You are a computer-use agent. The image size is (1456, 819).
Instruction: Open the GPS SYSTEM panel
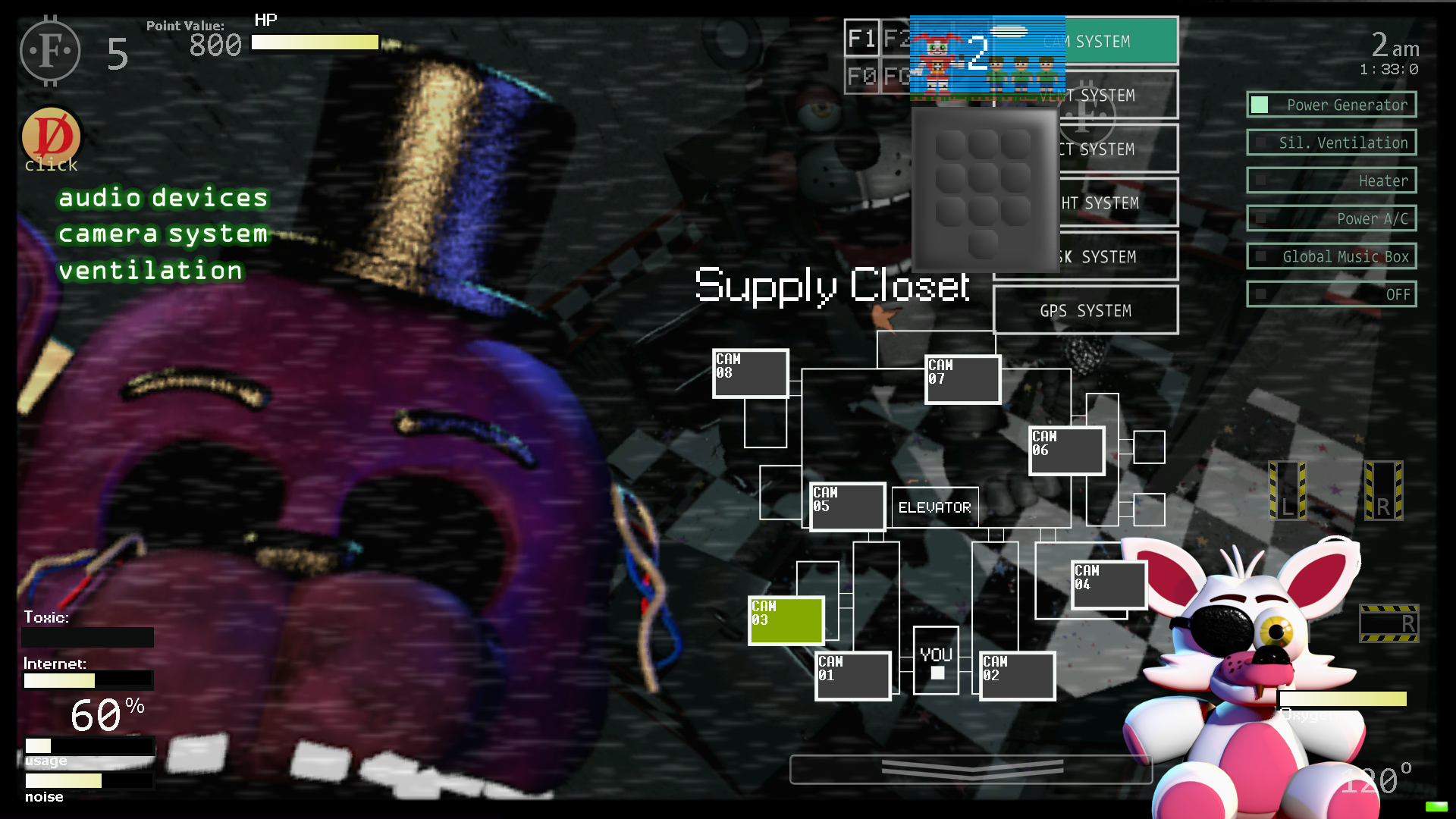(x=1086, y=310)
